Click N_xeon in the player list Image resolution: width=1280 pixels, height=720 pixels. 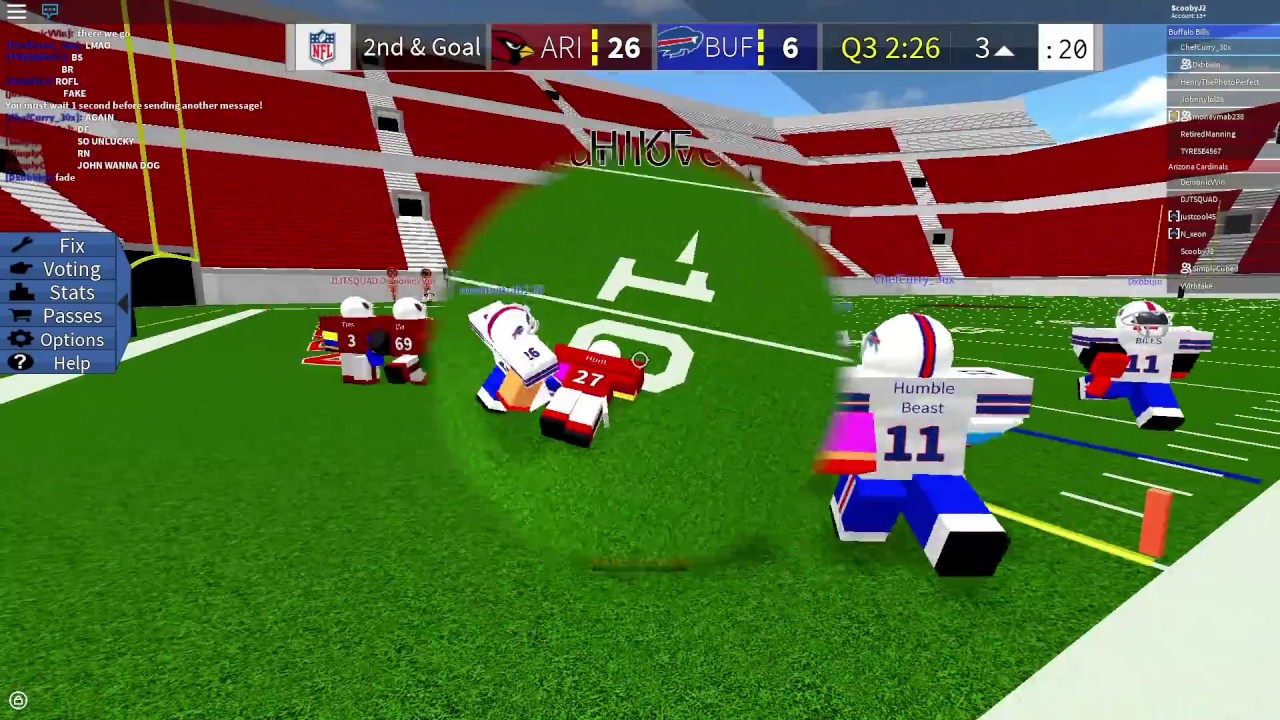pyautogui.click(x=1193, y=233)
